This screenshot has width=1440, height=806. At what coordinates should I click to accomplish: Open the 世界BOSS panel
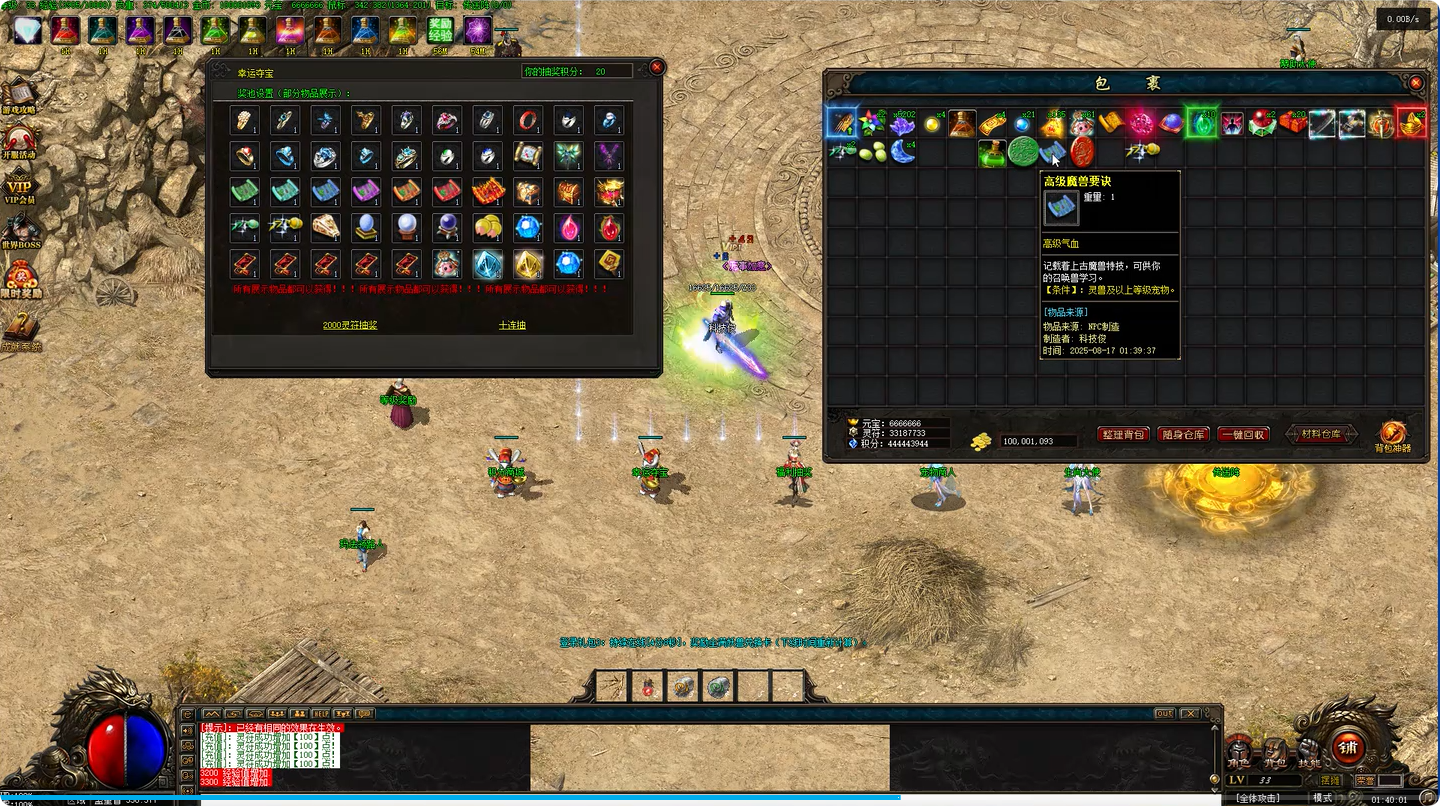point(20,230)
